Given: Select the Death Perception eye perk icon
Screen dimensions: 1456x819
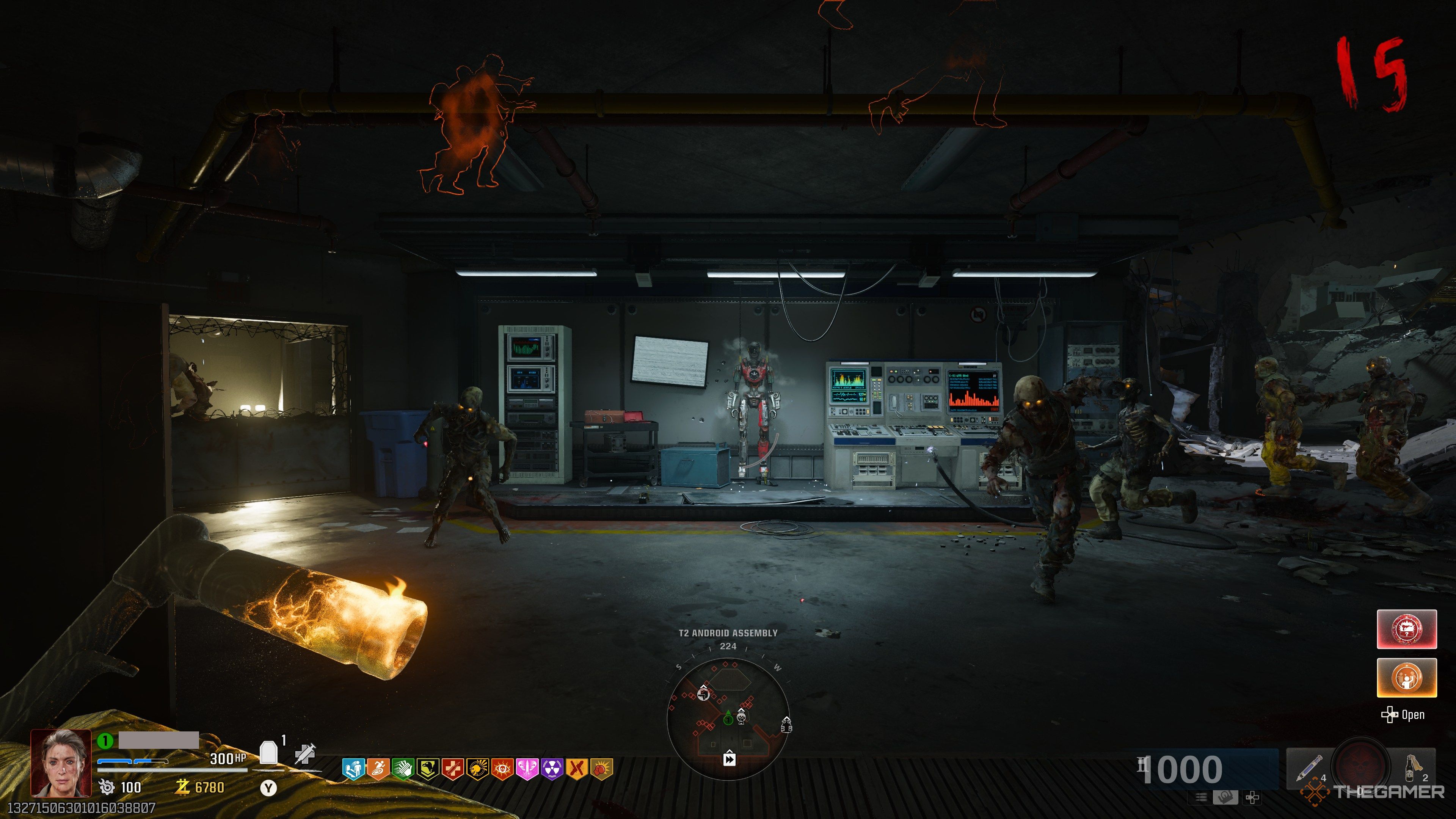Looking at the screenshot, I should [502, 769].
